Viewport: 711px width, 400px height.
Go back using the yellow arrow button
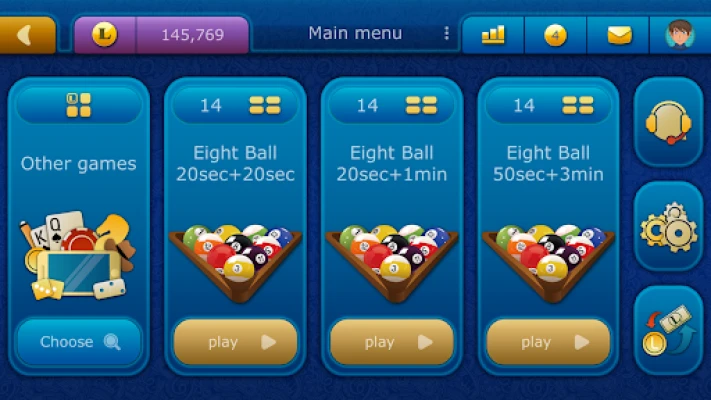(25, 35)
